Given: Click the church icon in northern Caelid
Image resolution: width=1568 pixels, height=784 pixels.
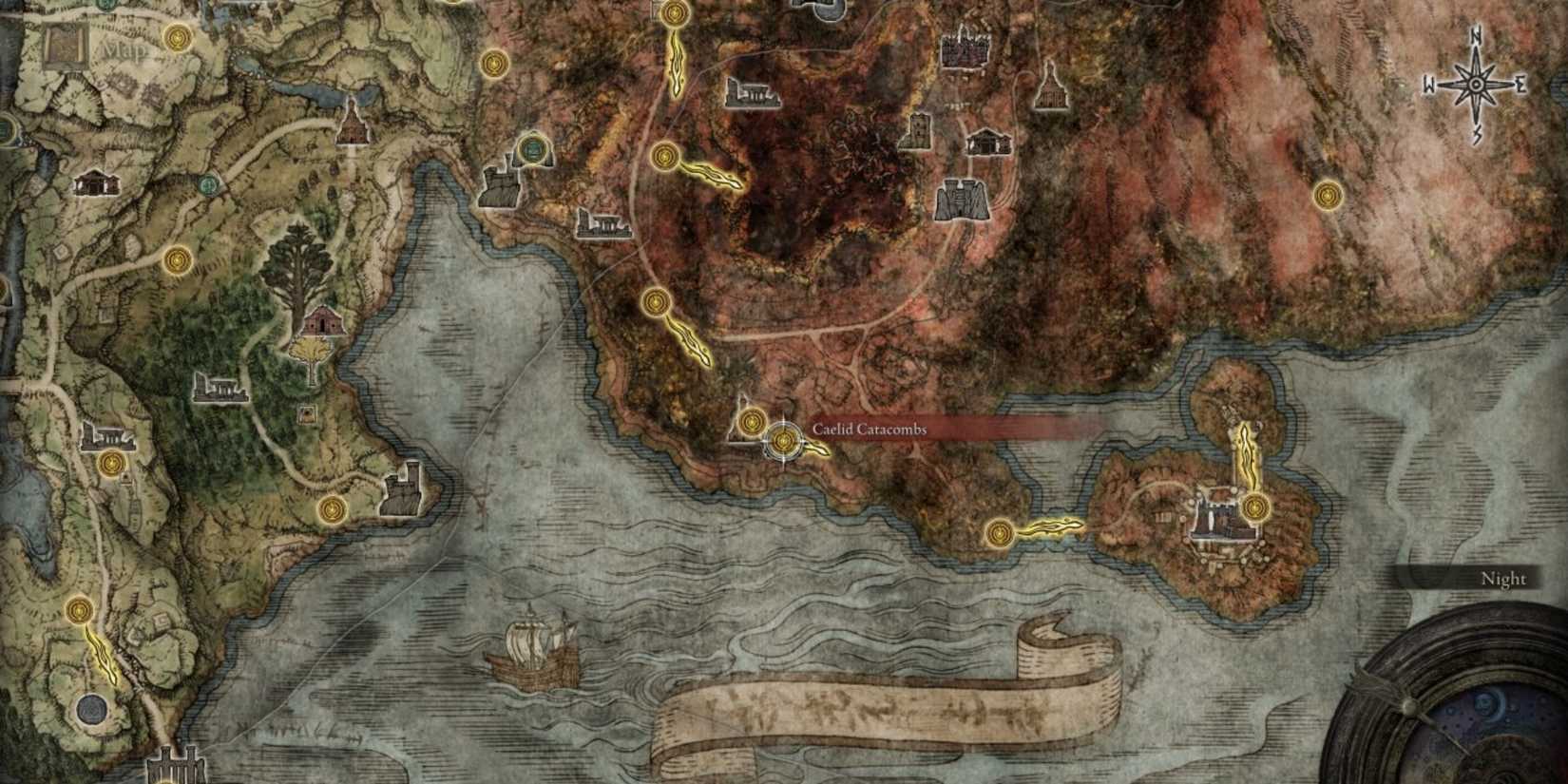Looking at the screenshot, I should click(1049, 90).
